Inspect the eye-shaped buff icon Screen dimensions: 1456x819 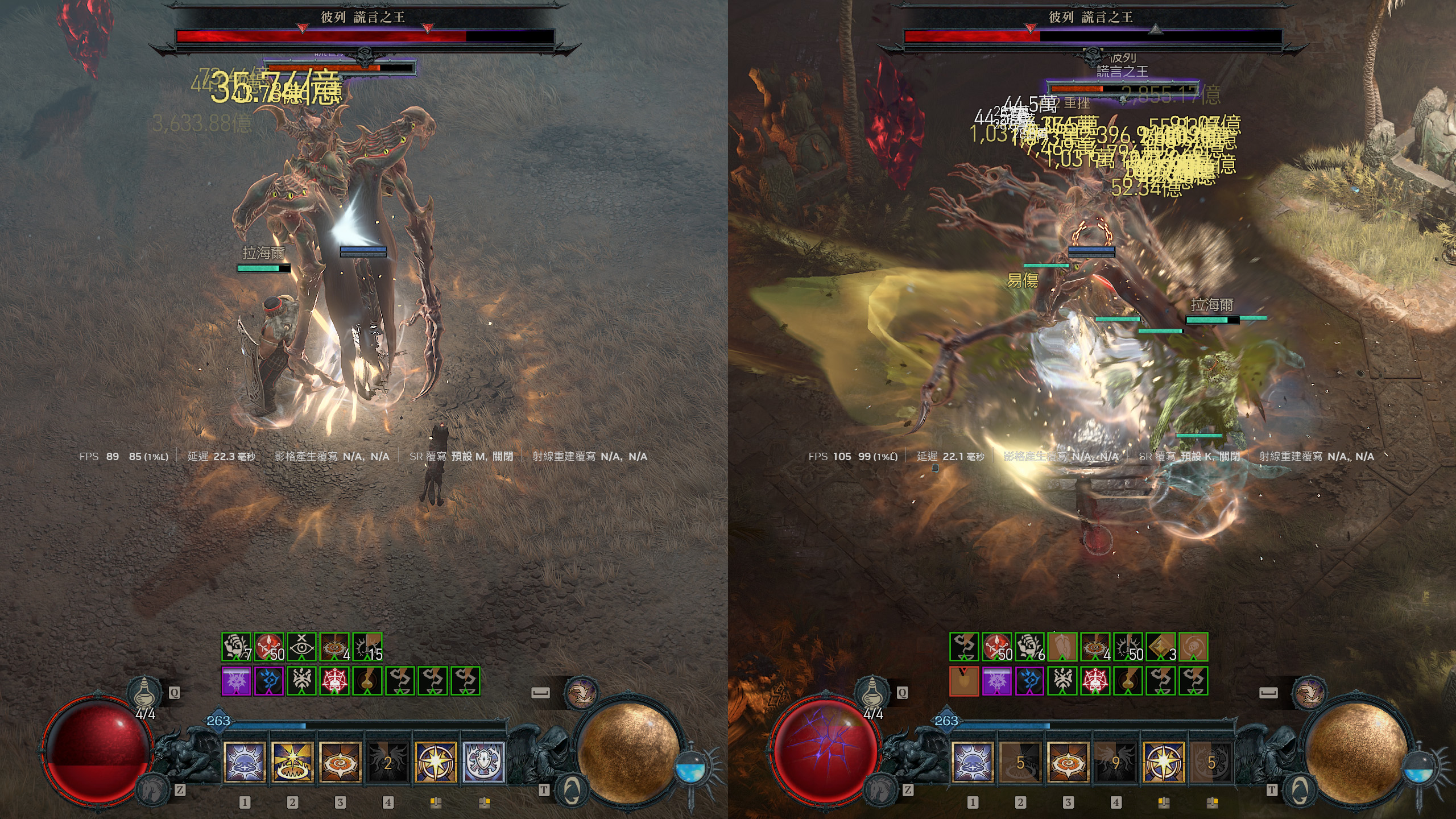[301, 647]
